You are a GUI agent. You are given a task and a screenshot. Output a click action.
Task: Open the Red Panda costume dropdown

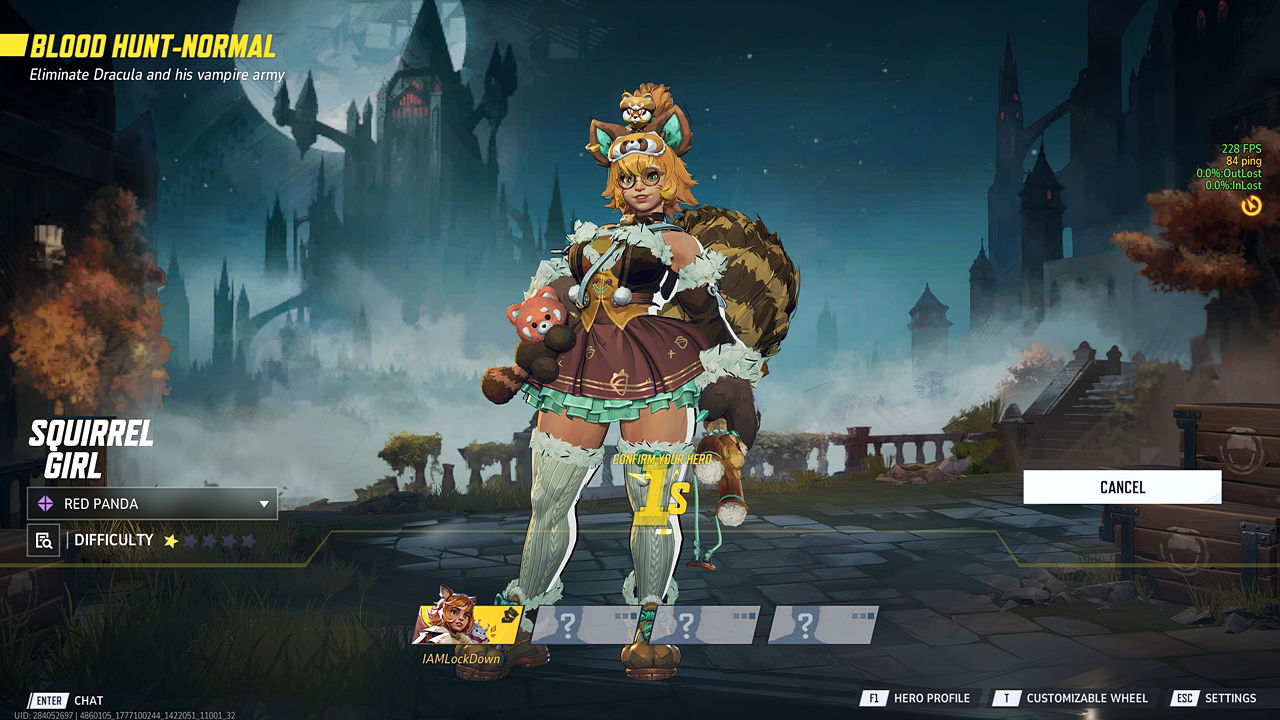[152, 504]
